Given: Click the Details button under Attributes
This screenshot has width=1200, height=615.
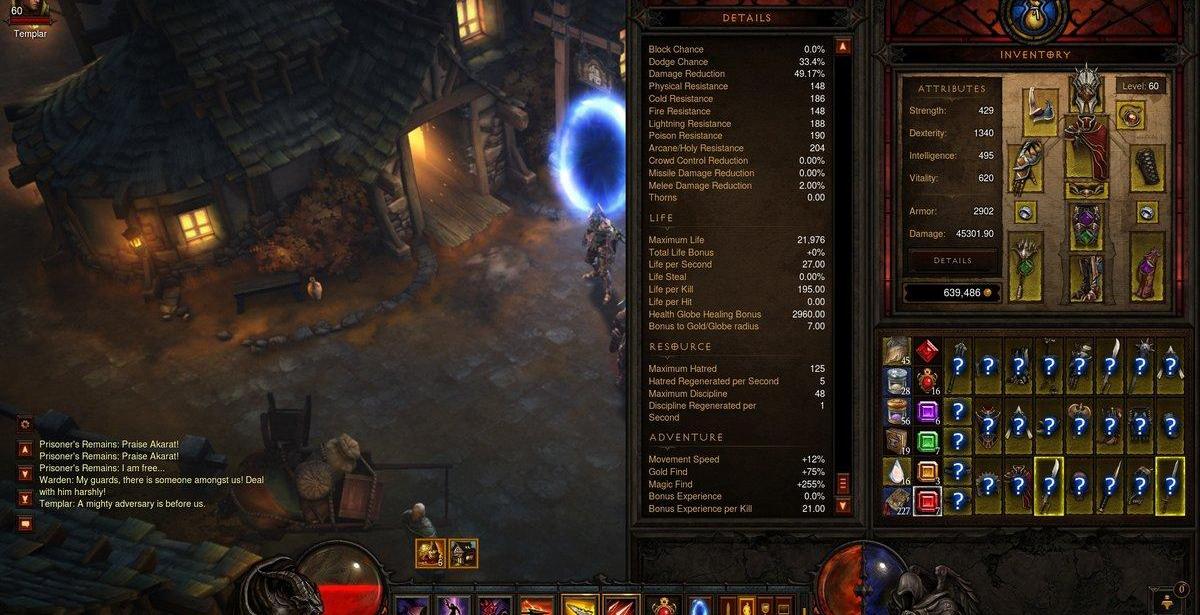Looking at the screenshot, I should (x=952, y=260).
